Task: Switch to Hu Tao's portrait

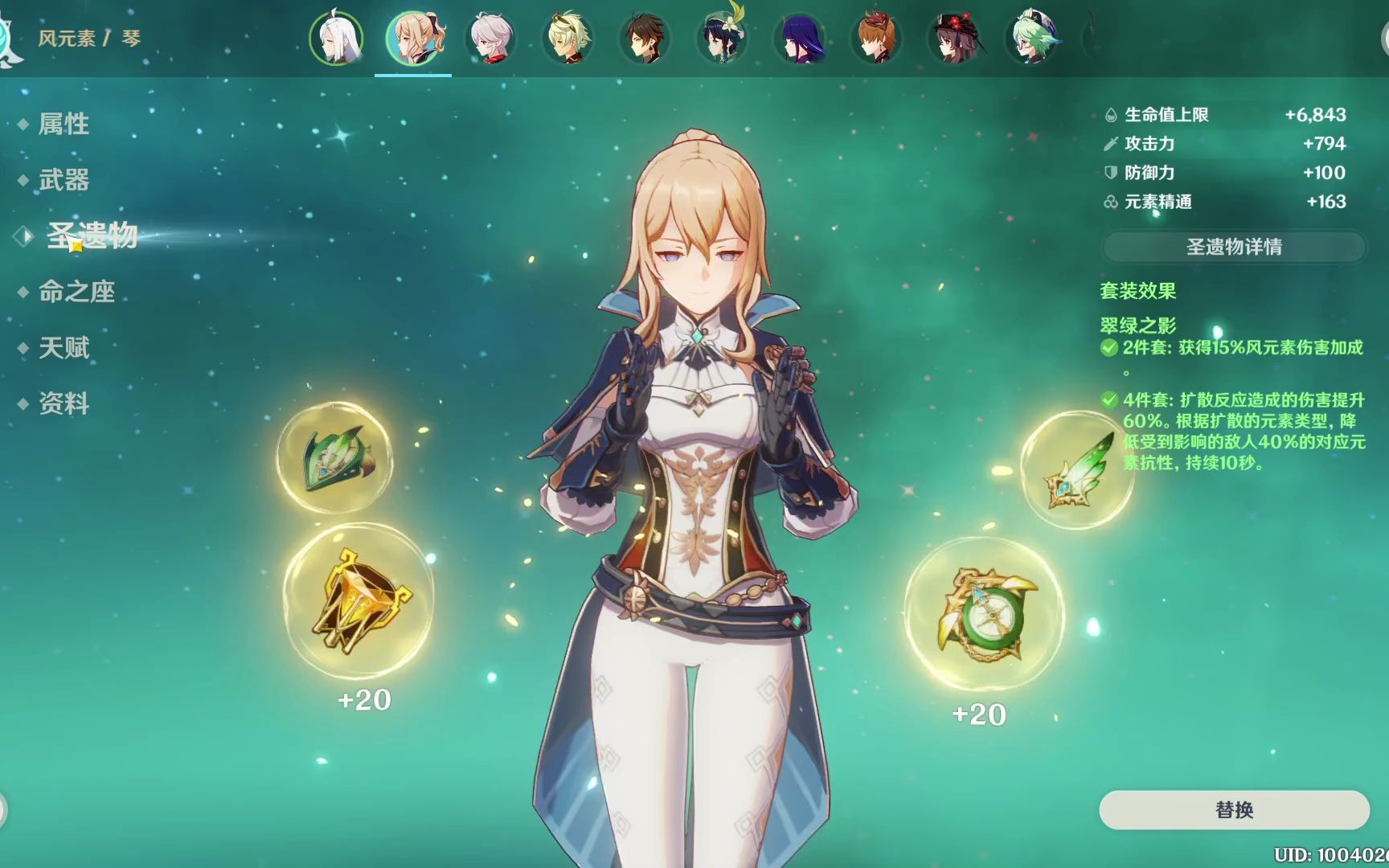Action: (953, 38)
